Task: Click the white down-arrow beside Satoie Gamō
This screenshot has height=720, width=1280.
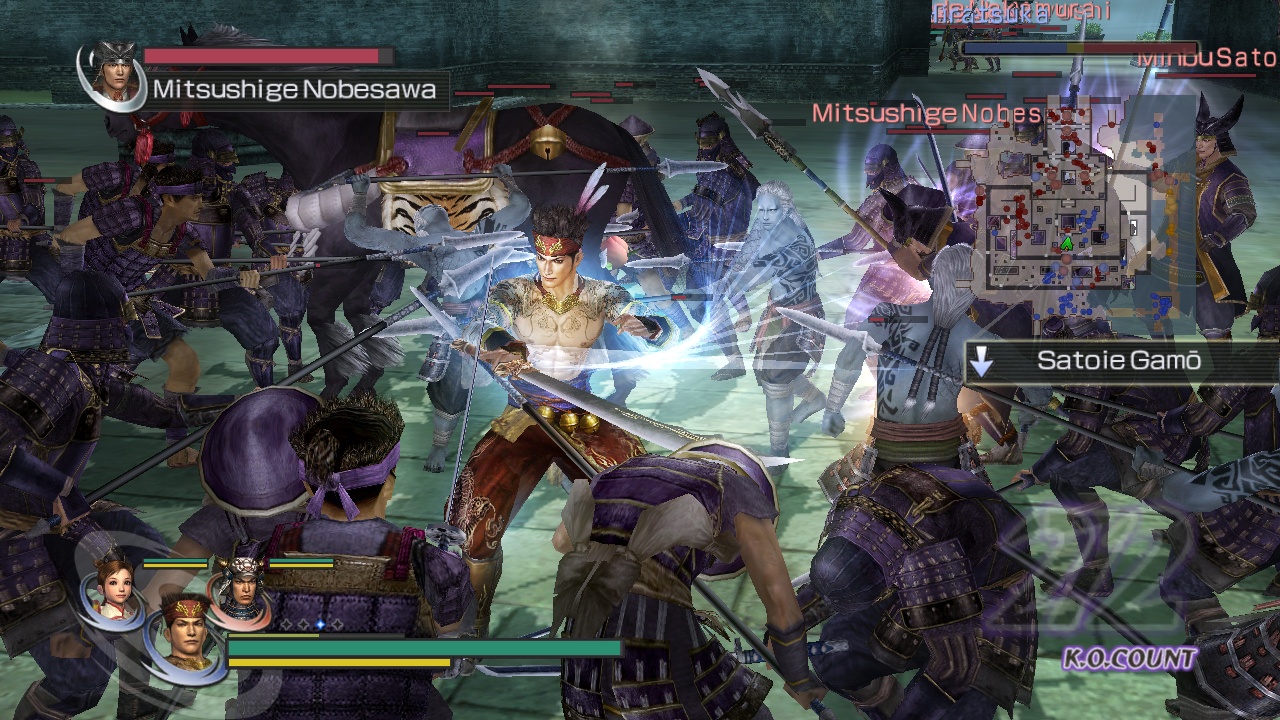Action: point(981,361)
